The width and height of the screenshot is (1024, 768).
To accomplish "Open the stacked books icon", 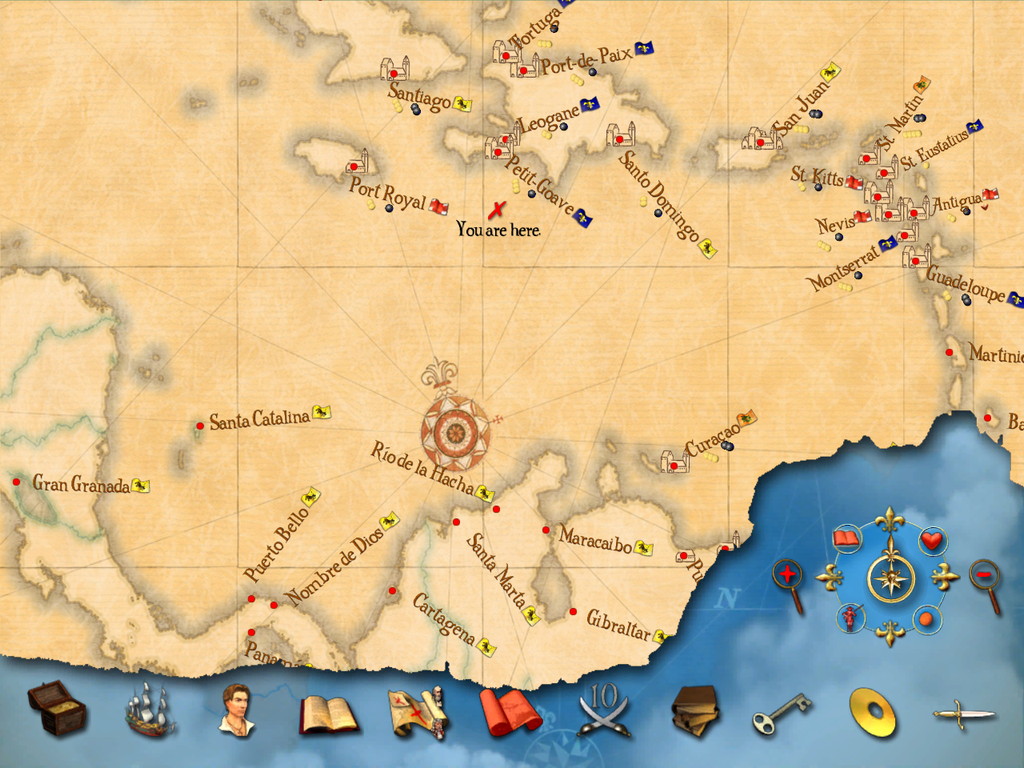I will pos(695,711).
